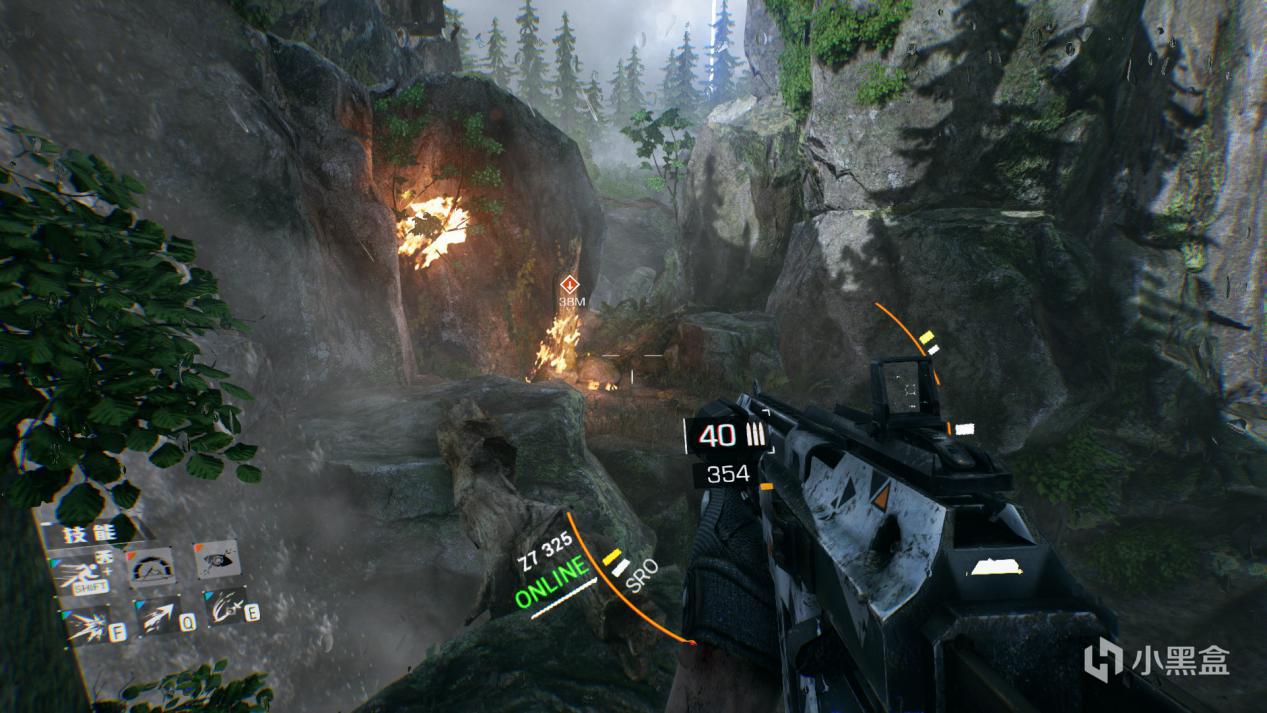The image size is (1267, 713).
Task: Activate the curved slash skill icon
Action: (226, 606)
